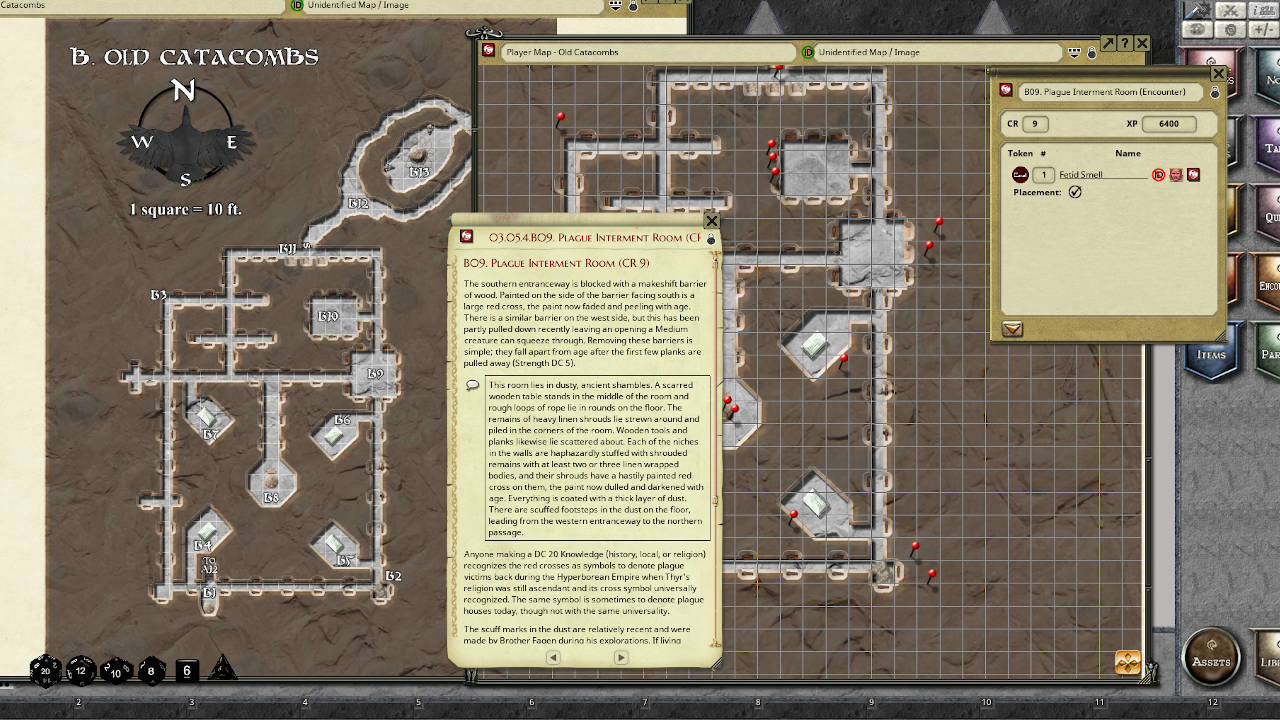Click the red tracker icon beside Fetid Smell
The image size is (1280, 720).
coord(1193,175)
